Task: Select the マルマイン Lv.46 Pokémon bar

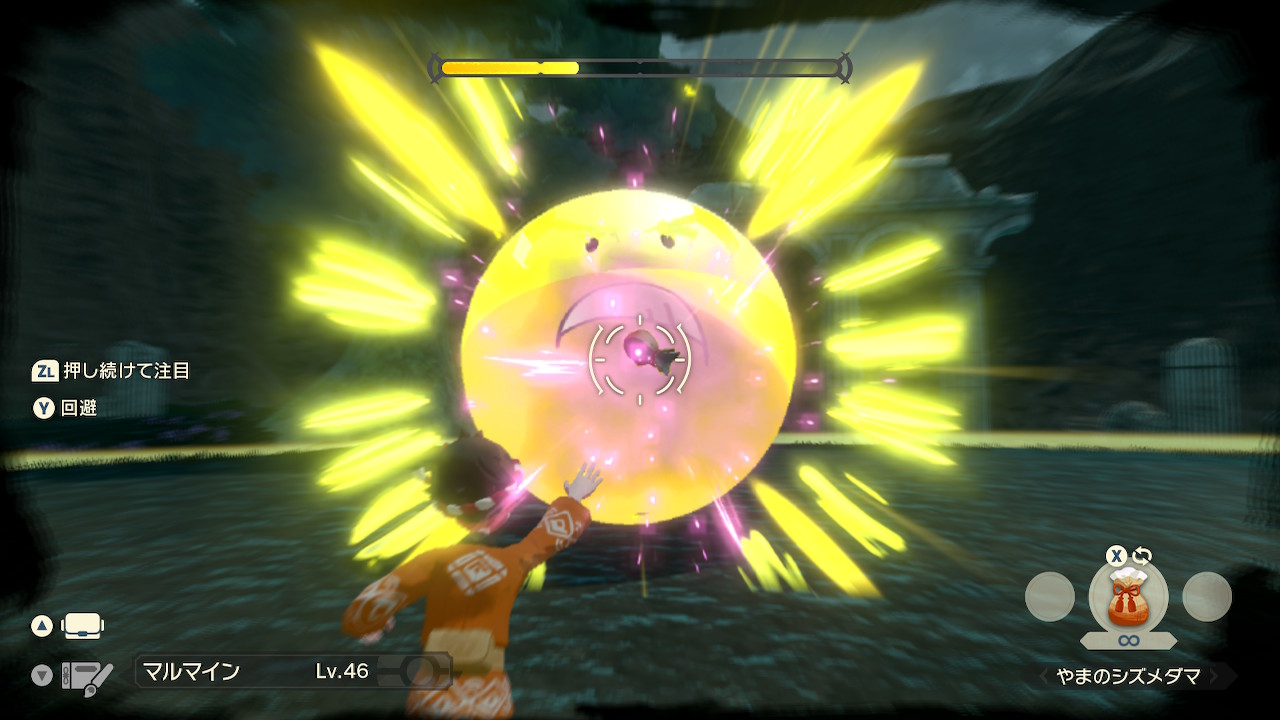Action: point(291,671)
